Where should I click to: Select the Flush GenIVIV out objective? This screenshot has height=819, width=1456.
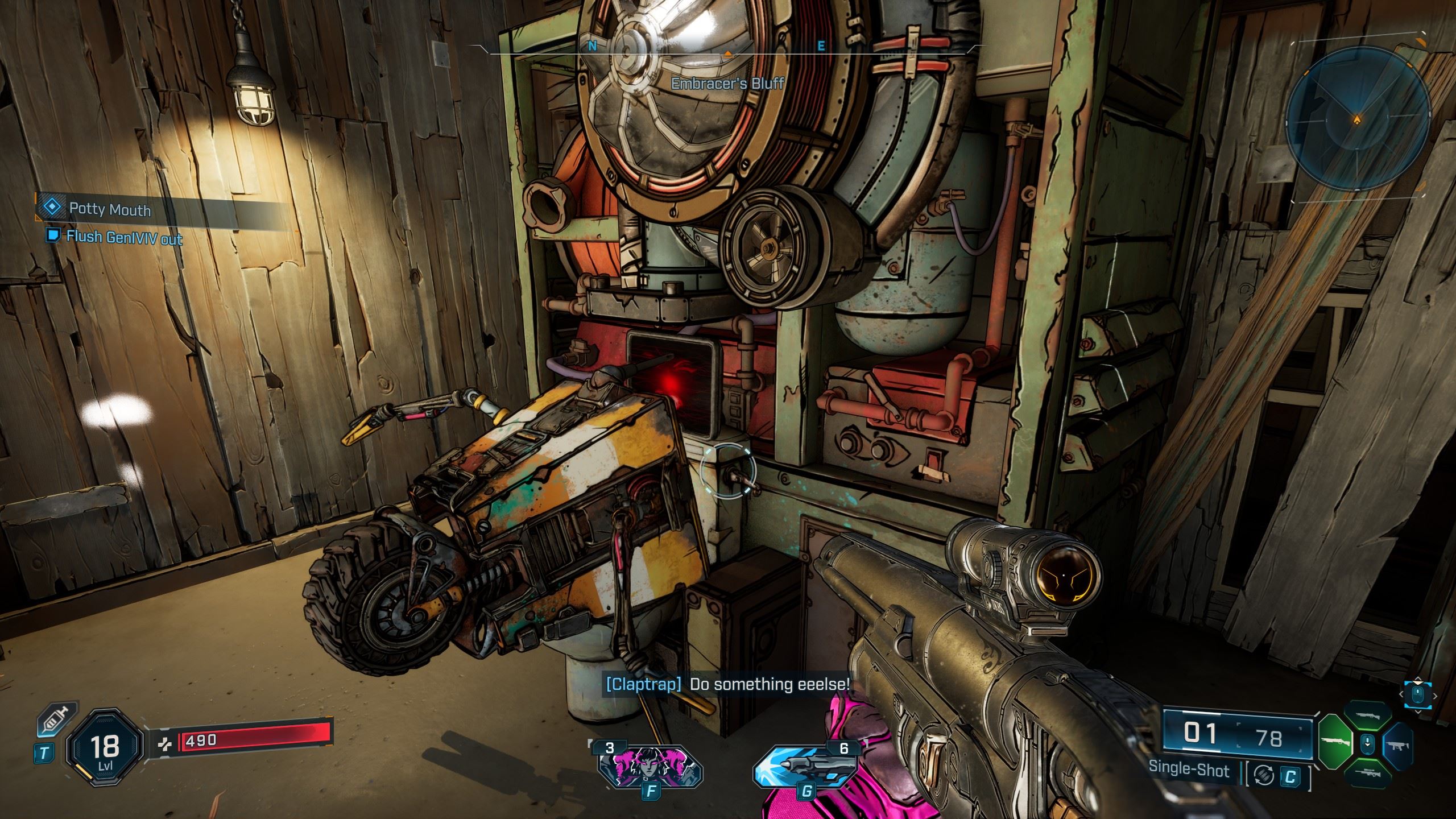coord(124,237)
